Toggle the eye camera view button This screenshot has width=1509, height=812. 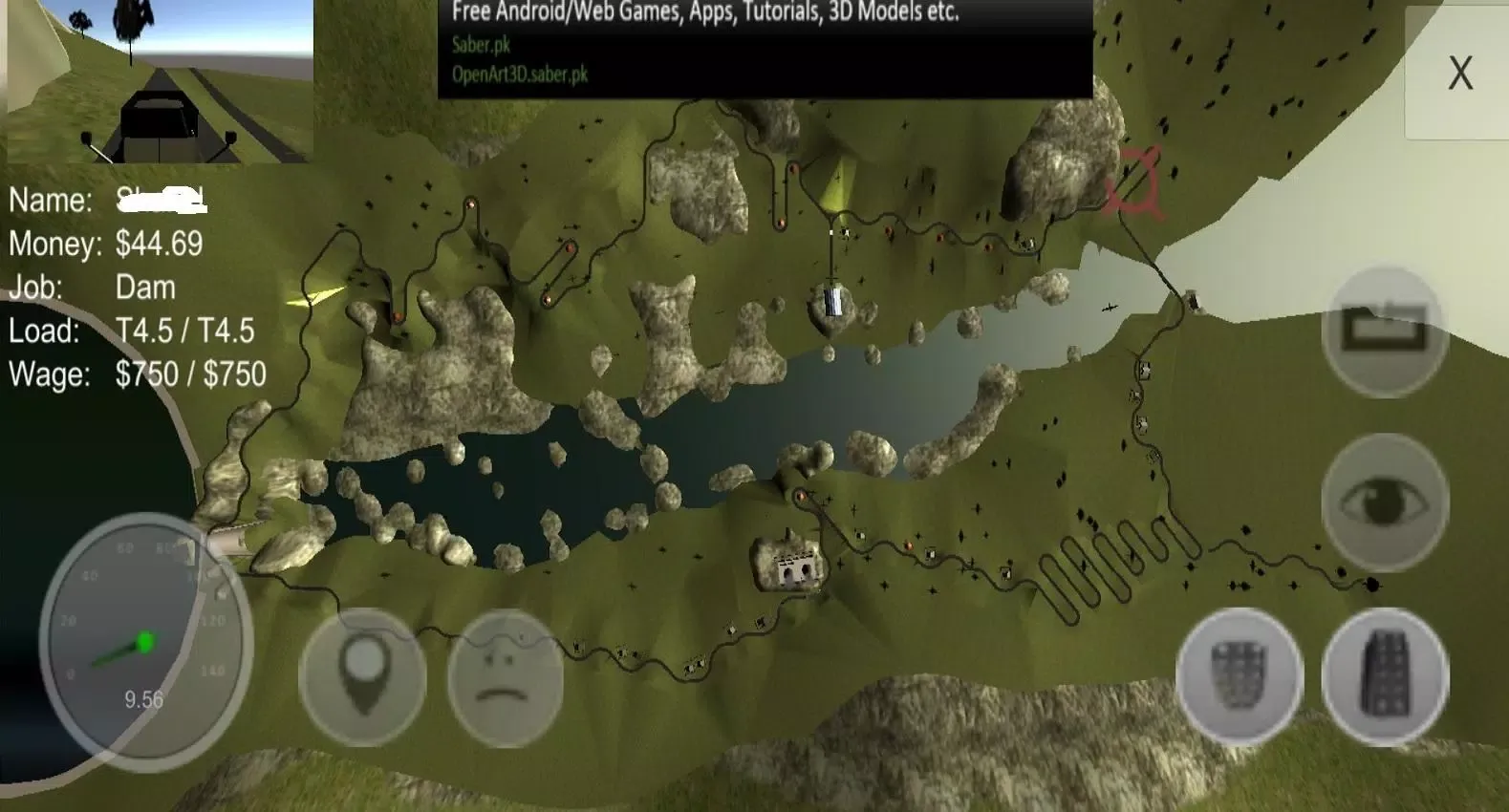tap(1385, 501)
